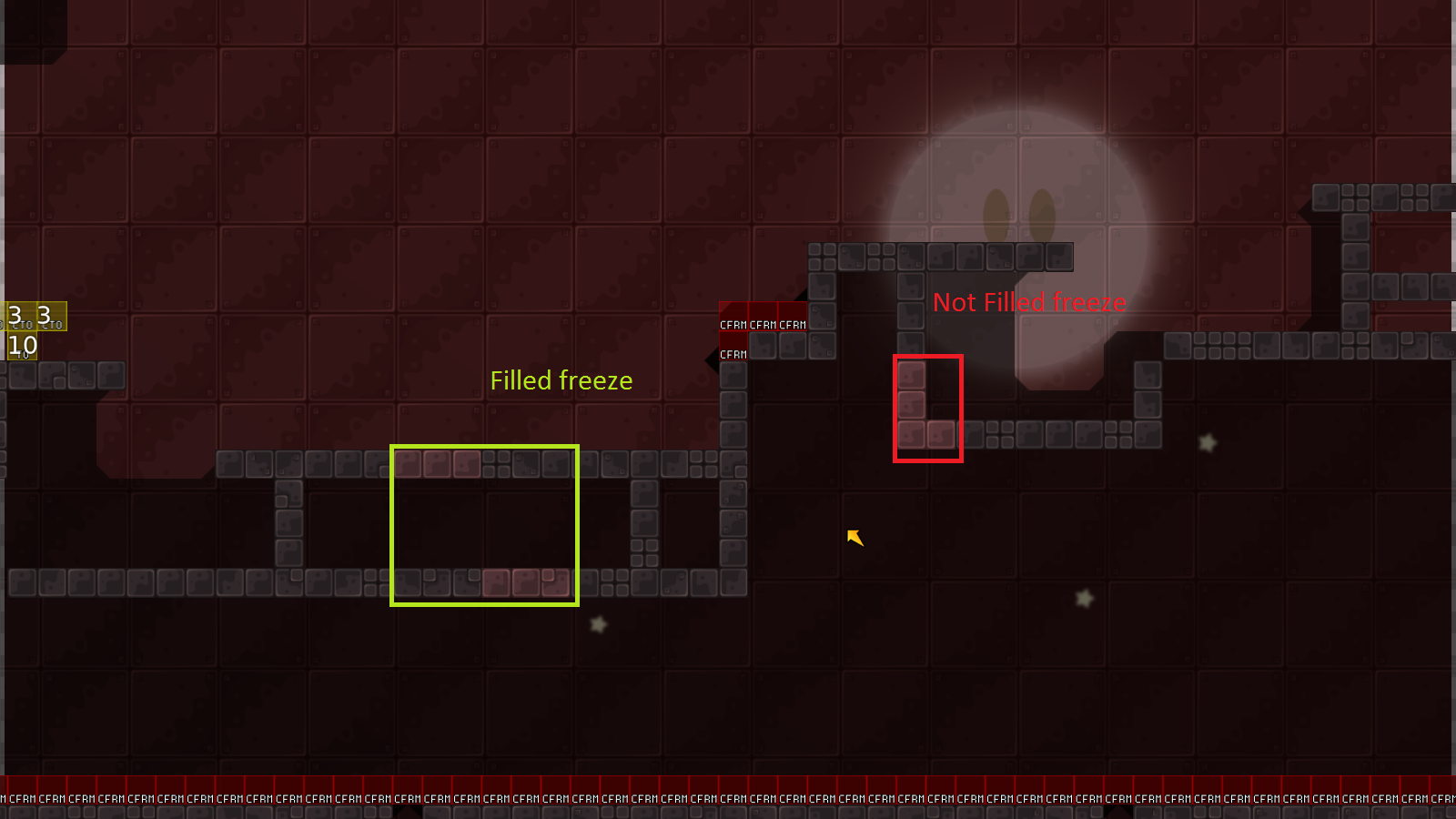Click the Filled freeze text label

coord(561,381)
